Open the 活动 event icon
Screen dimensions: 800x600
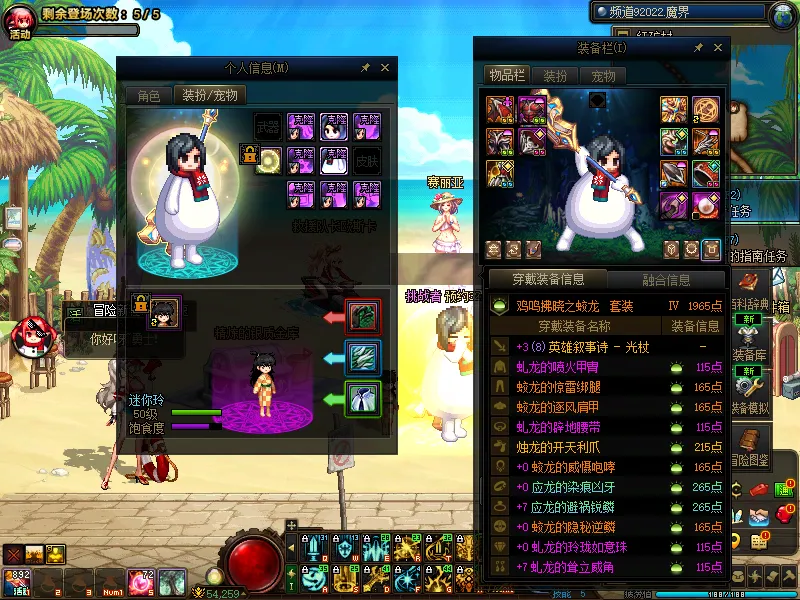click(20, 22)
